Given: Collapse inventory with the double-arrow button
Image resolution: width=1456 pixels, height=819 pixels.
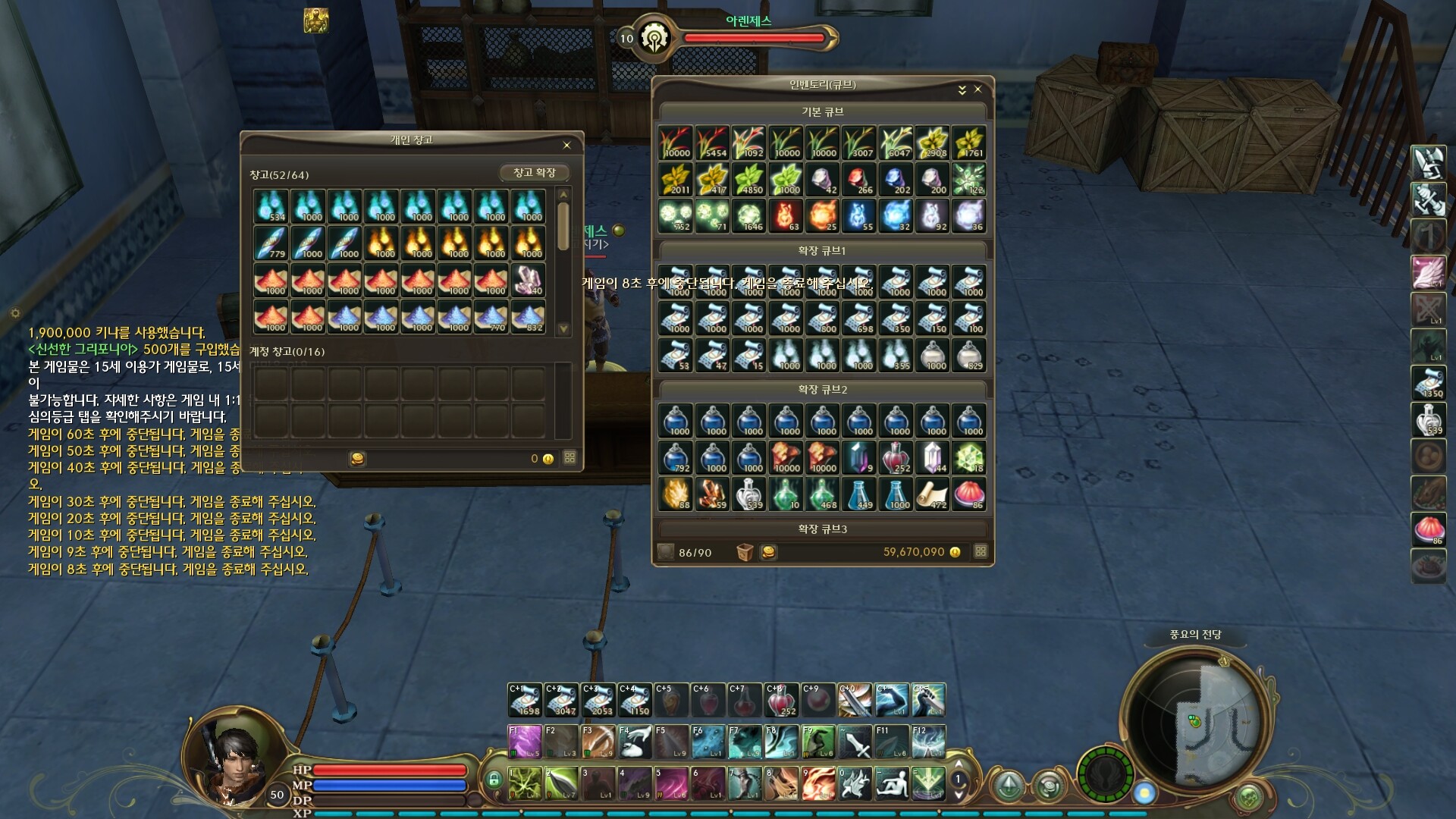Looking at the screenshot, I should (962, 89).
